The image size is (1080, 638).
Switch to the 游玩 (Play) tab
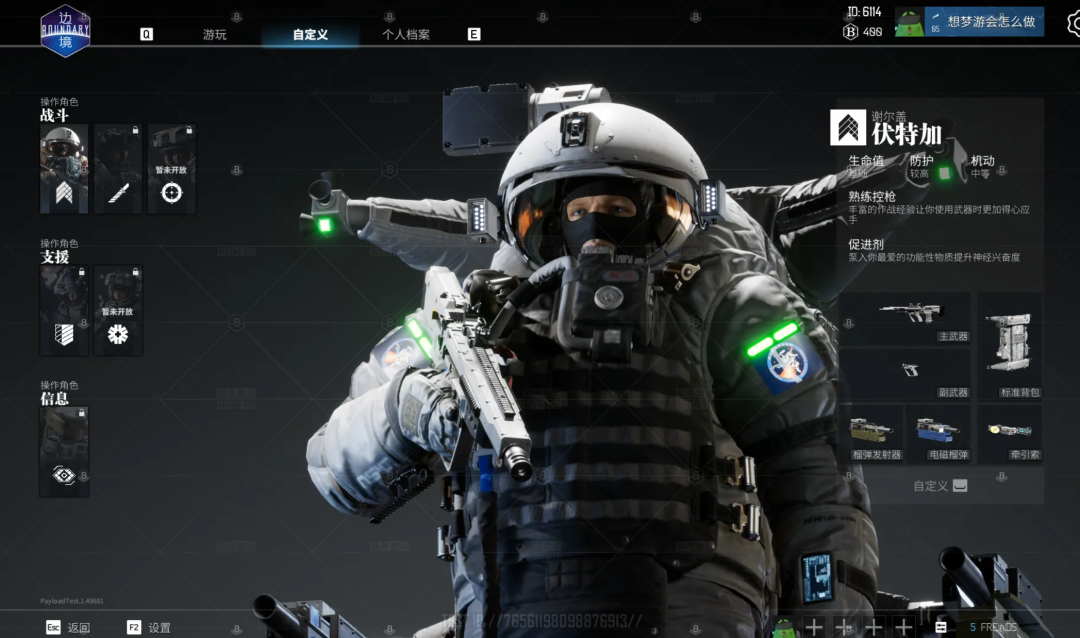[215, 34]
